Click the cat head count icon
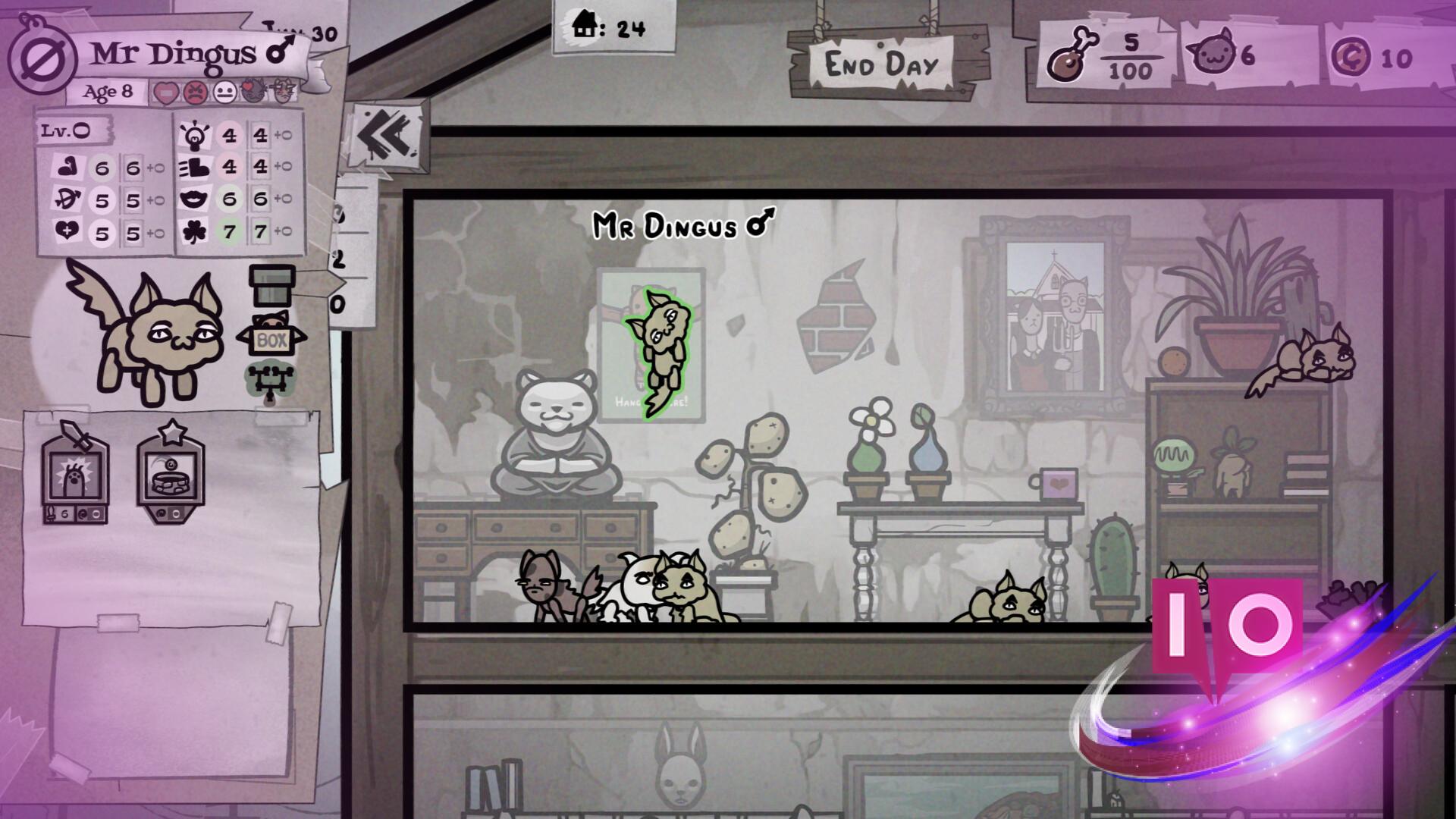The width and height of the screenshot is (1456, 819). (1211, 55)
